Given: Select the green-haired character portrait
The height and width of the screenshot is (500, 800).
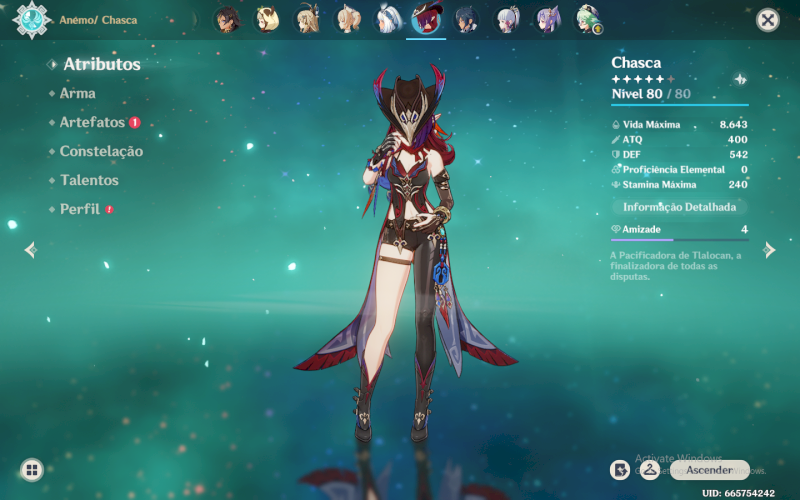Looking at the screenshot, I should (x=586, y=19).
